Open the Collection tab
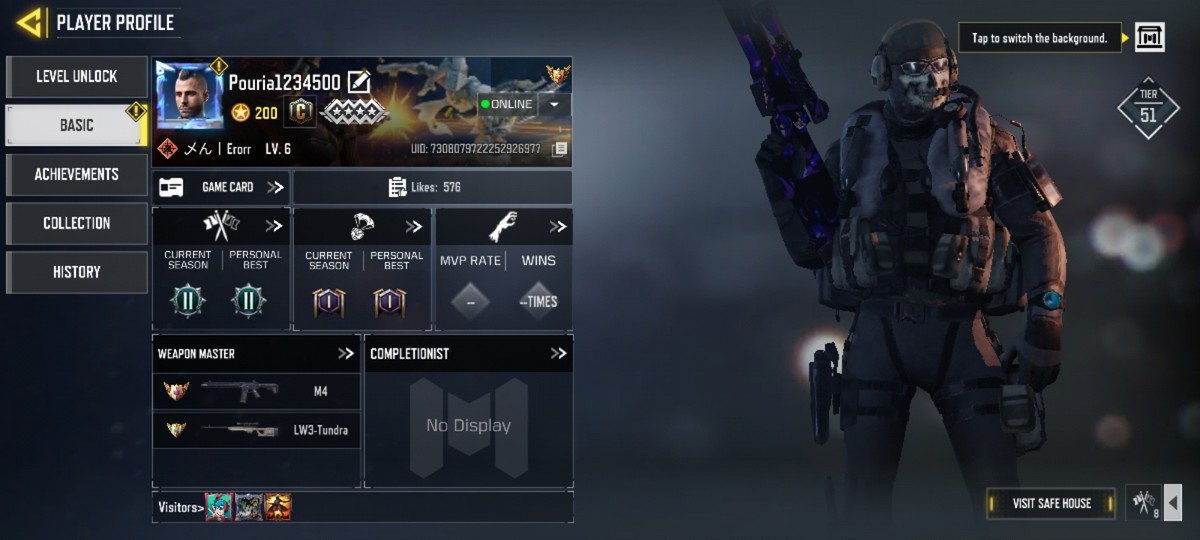 [77, 223]
